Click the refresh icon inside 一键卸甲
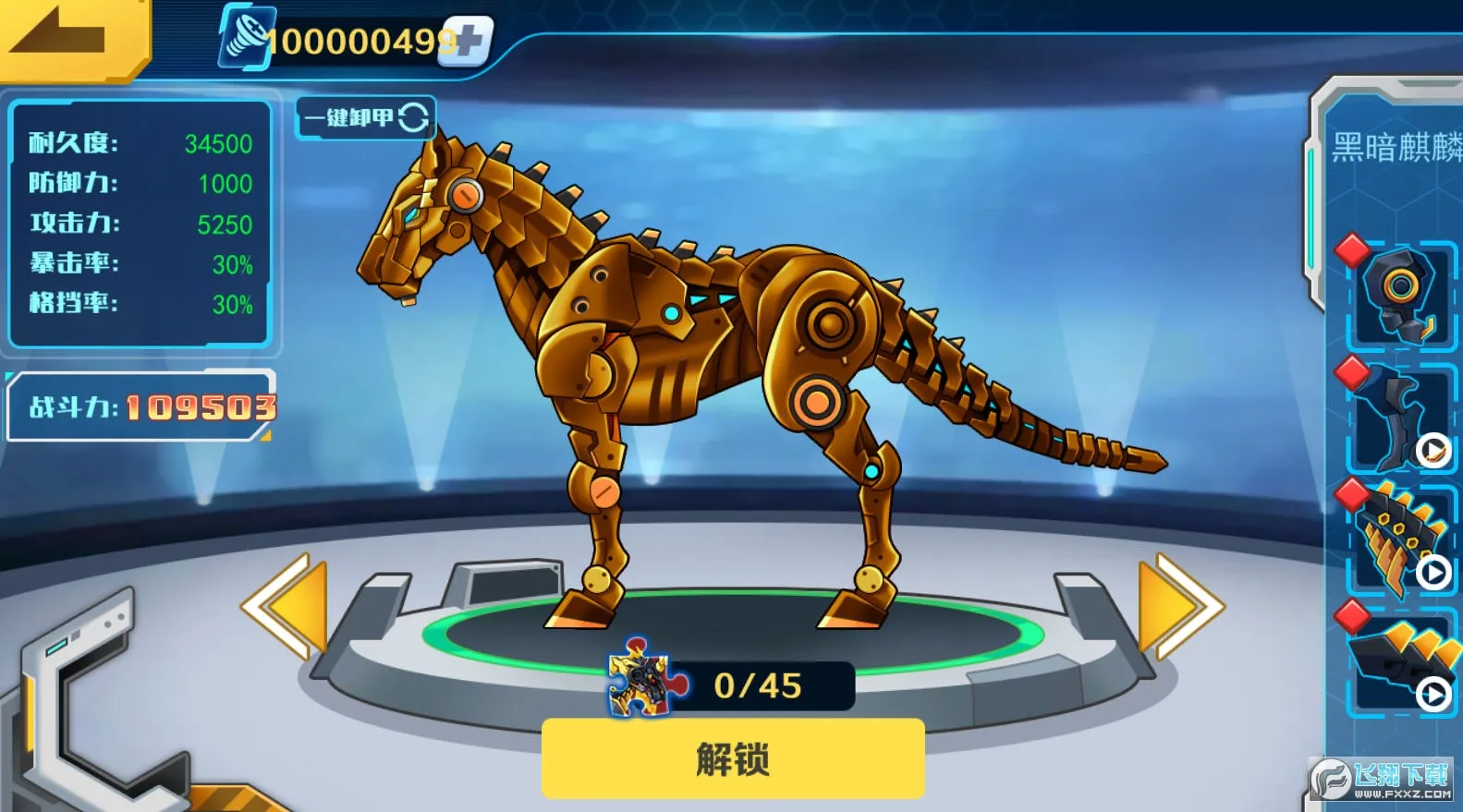Viewport: 1463px width, 812px height. tap(415, 117)
